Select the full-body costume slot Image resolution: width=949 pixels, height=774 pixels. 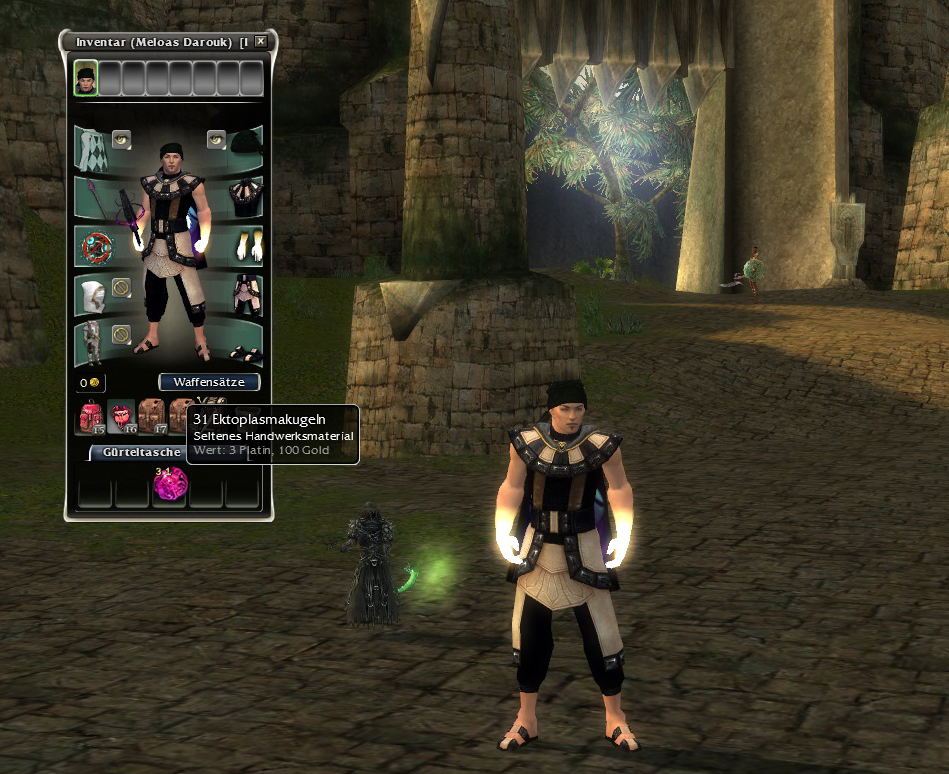tap(92, 342)
